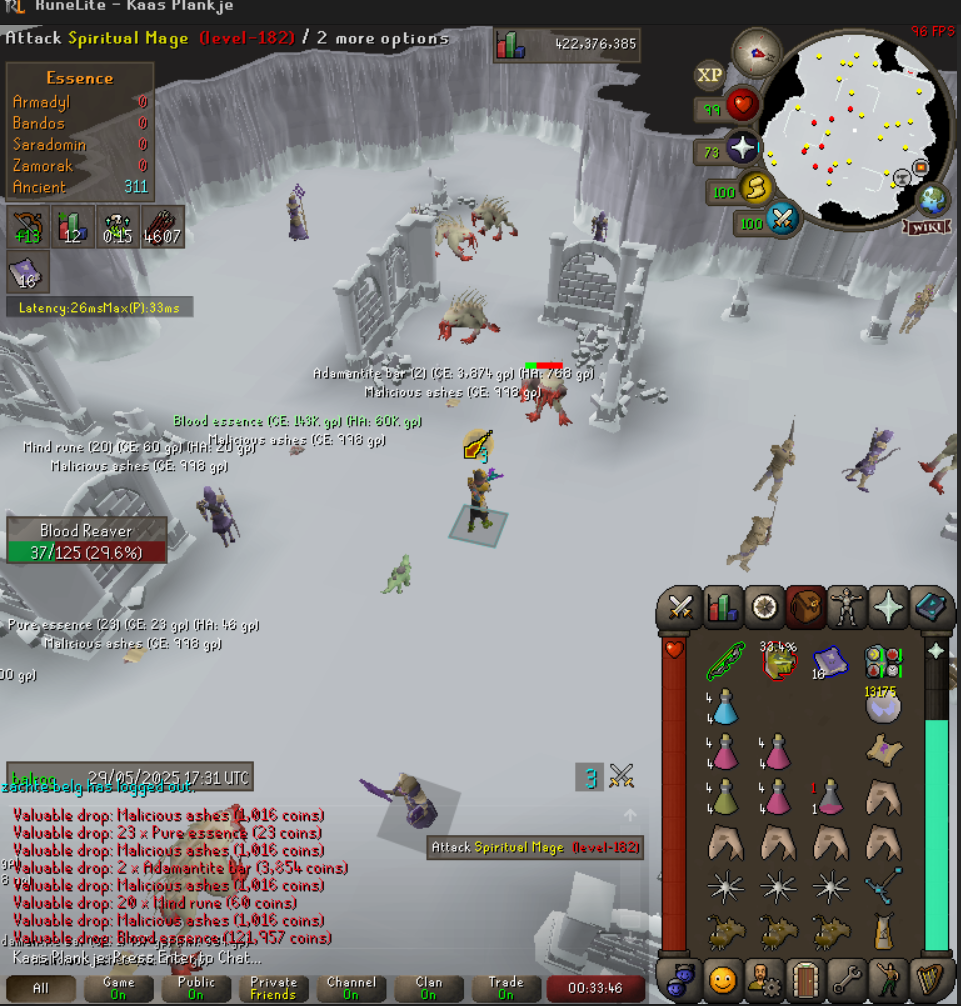Screen dimensions: 961x1006
Task: Click the Wiki banner button
Action: pos(928,227)
